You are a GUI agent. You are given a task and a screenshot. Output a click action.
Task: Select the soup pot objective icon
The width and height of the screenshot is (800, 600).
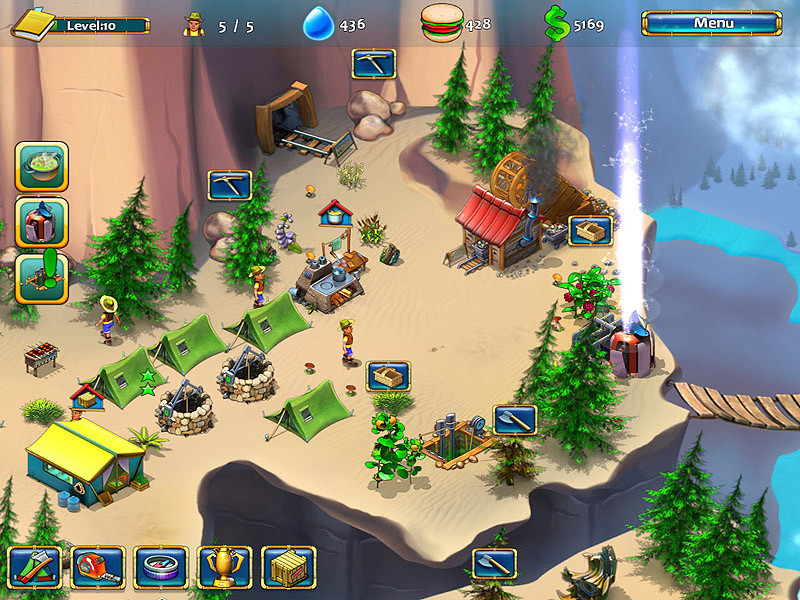[x=41, y=167]
